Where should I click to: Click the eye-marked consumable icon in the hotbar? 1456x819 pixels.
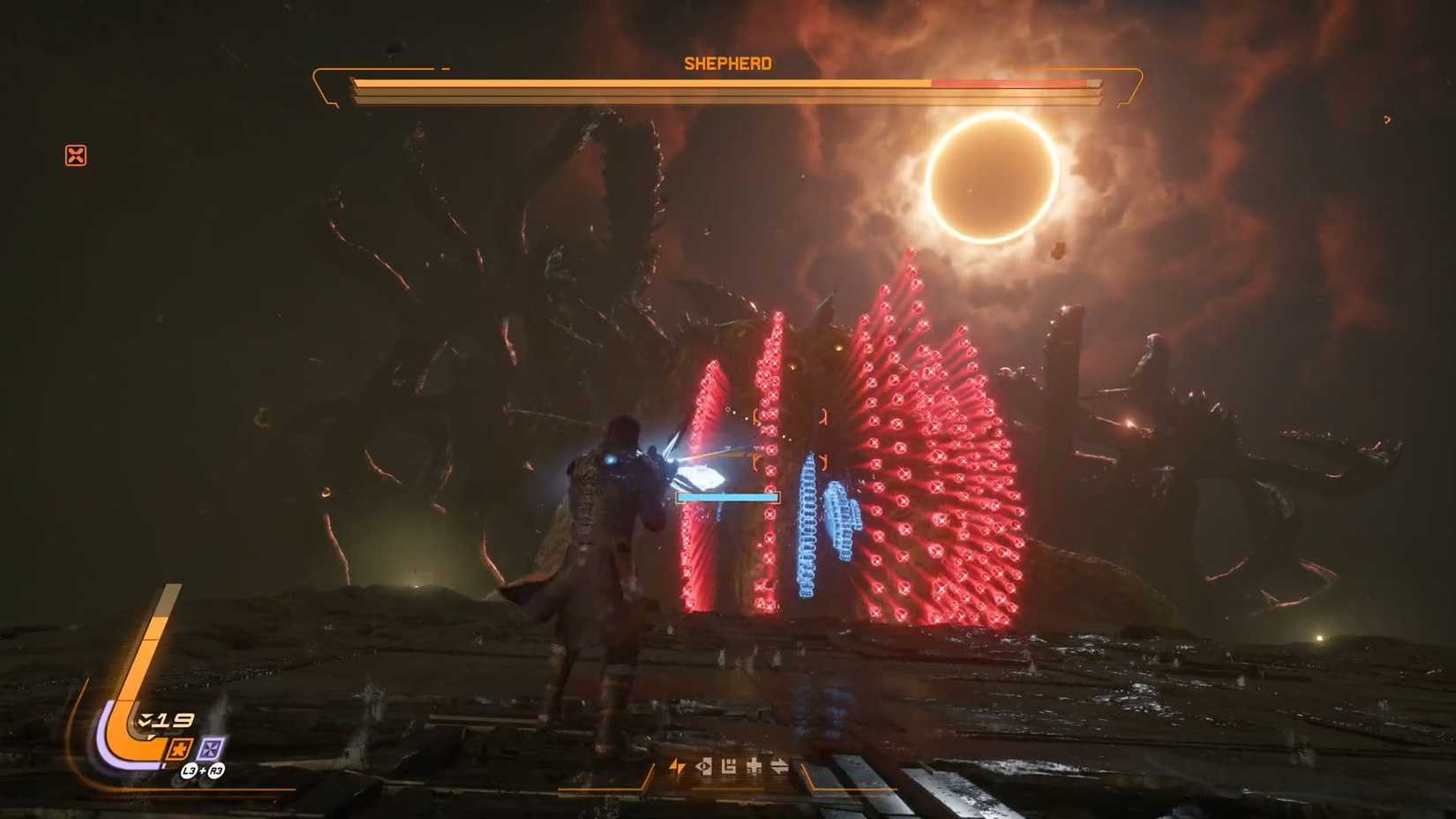[704, 766]
